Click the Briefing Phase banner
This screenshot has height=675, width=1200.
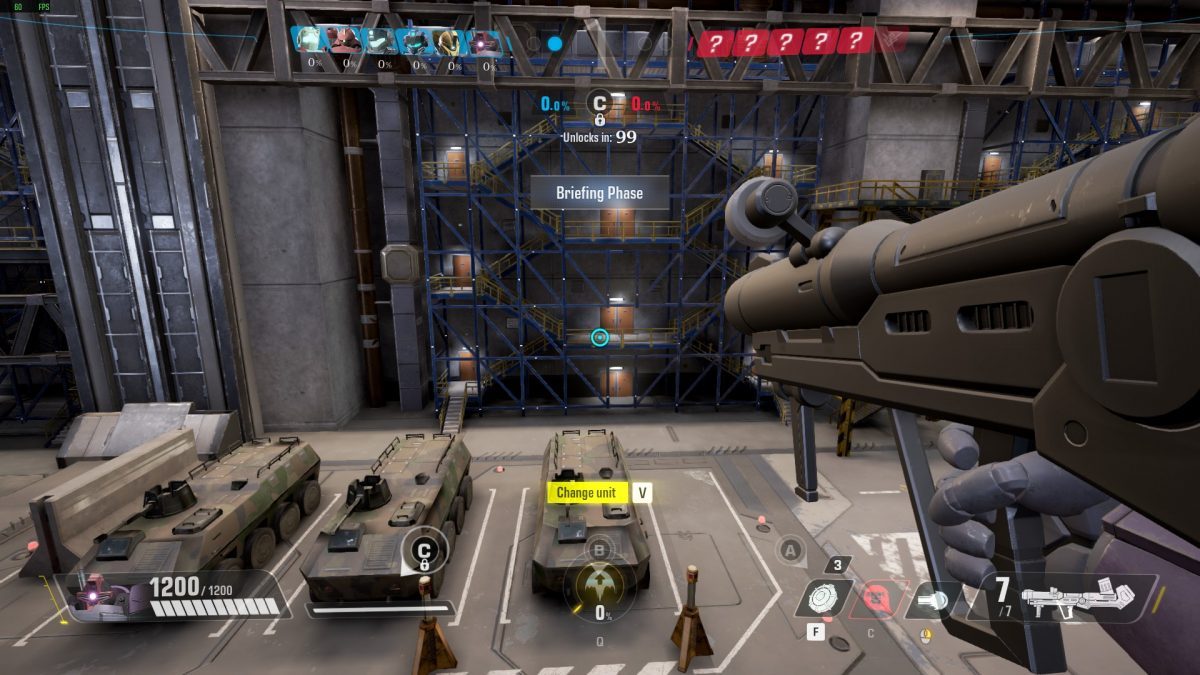pos(599,193)
